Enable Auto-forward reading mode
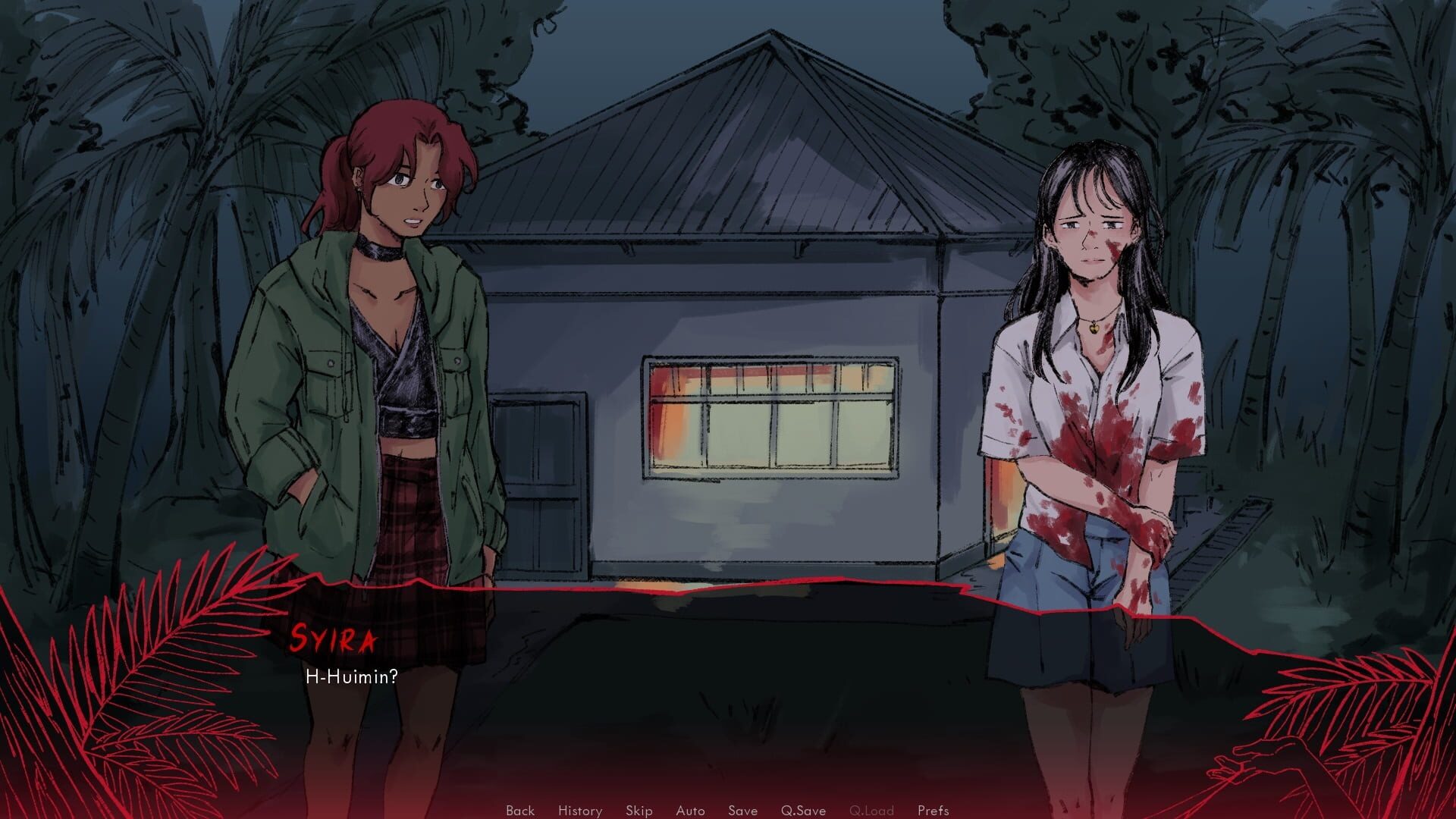Viewport: 1456px width, 819px height. [690, 811]
